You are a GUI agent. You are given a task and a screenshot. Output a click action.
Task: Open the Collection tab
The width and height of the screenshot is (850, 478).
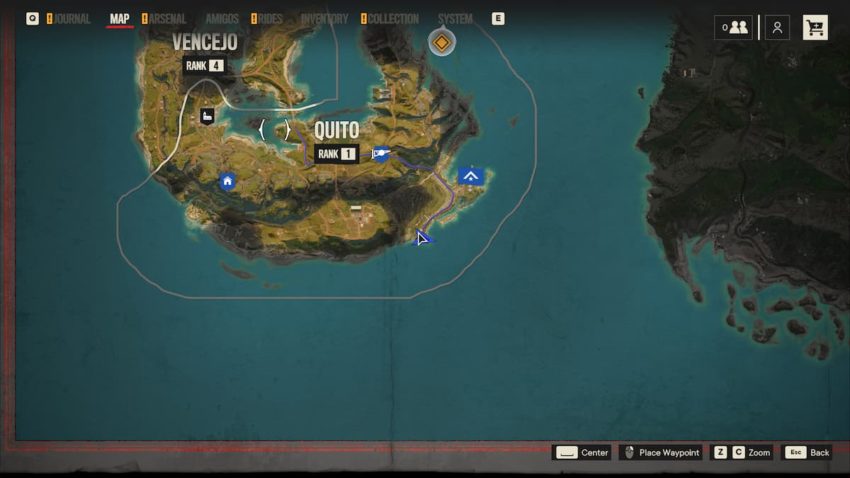[x=393, y=19]
